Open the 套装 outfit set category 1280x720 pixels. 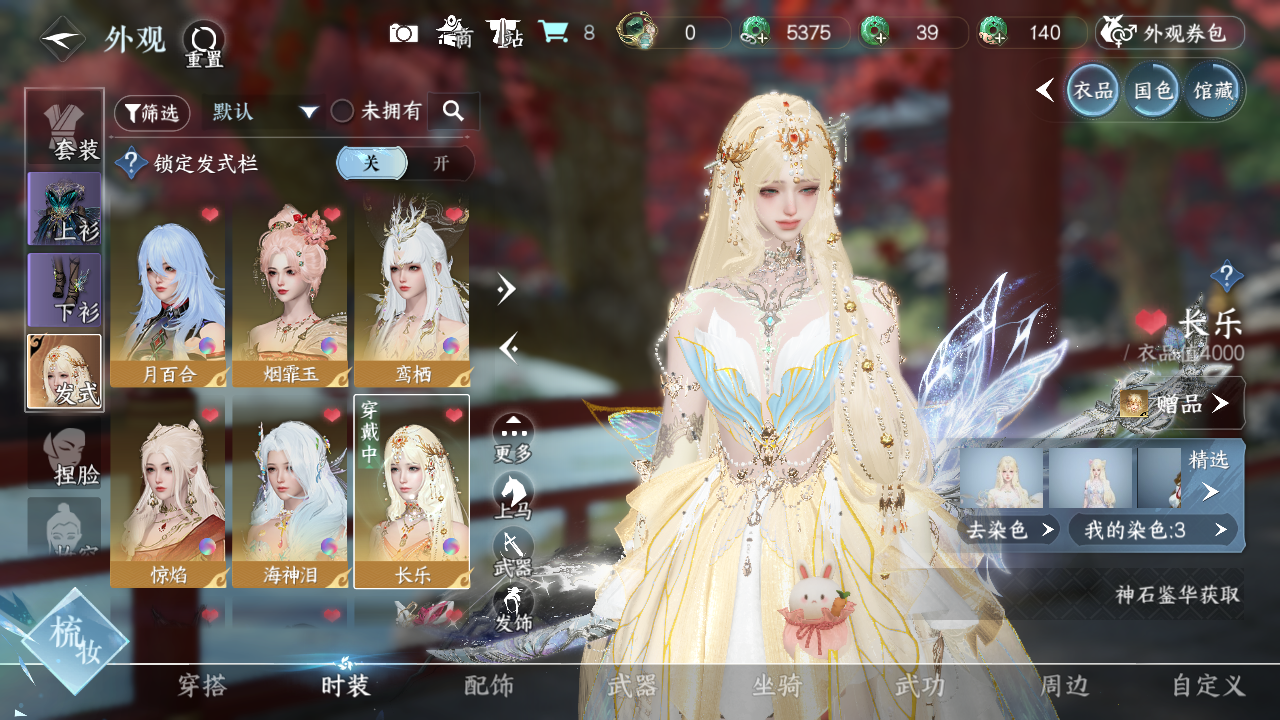tap(65, 128)
